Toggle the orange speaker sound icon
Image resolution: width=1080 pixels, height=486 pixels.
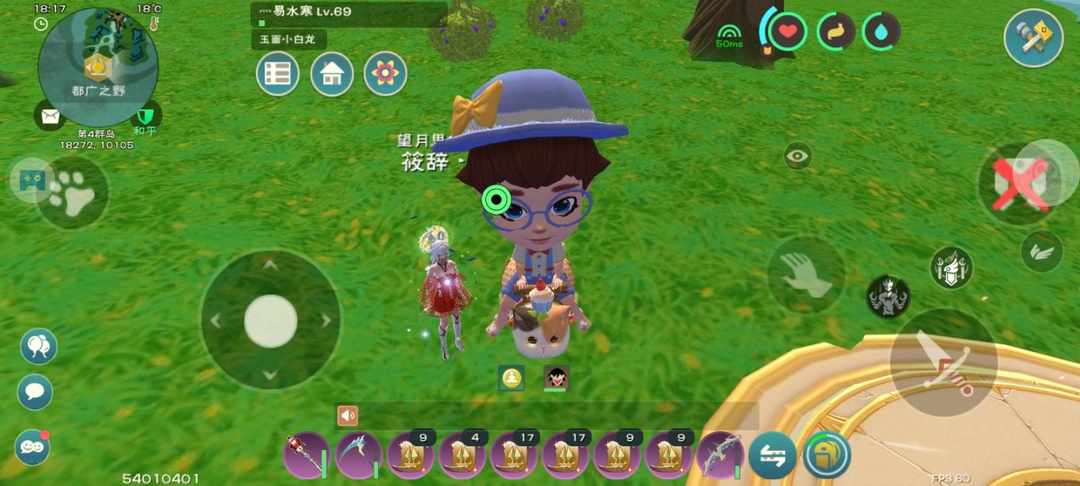pyautogui.click(x=348, y=415)
